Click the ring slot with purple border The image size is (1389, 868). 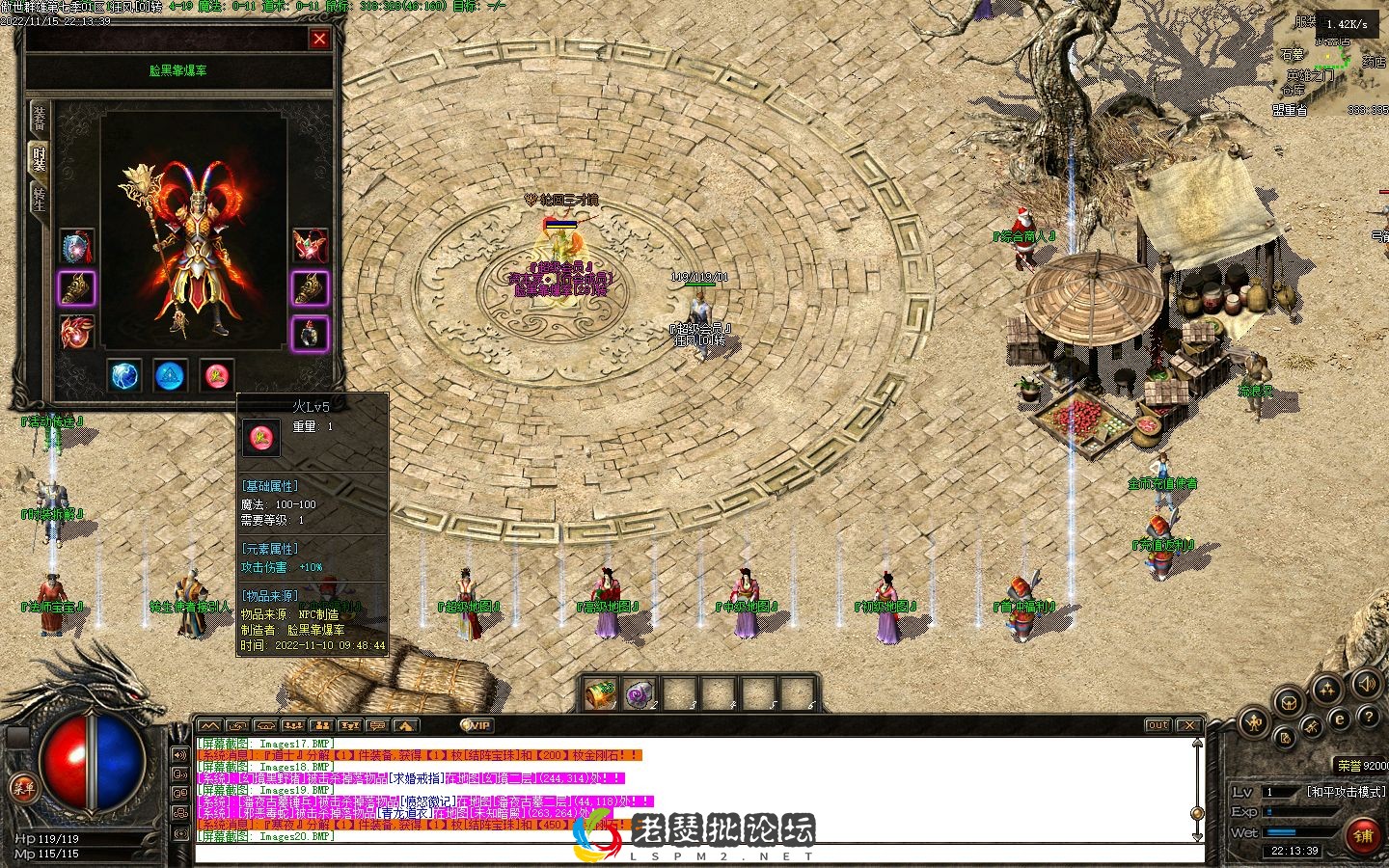pos(310,334)
